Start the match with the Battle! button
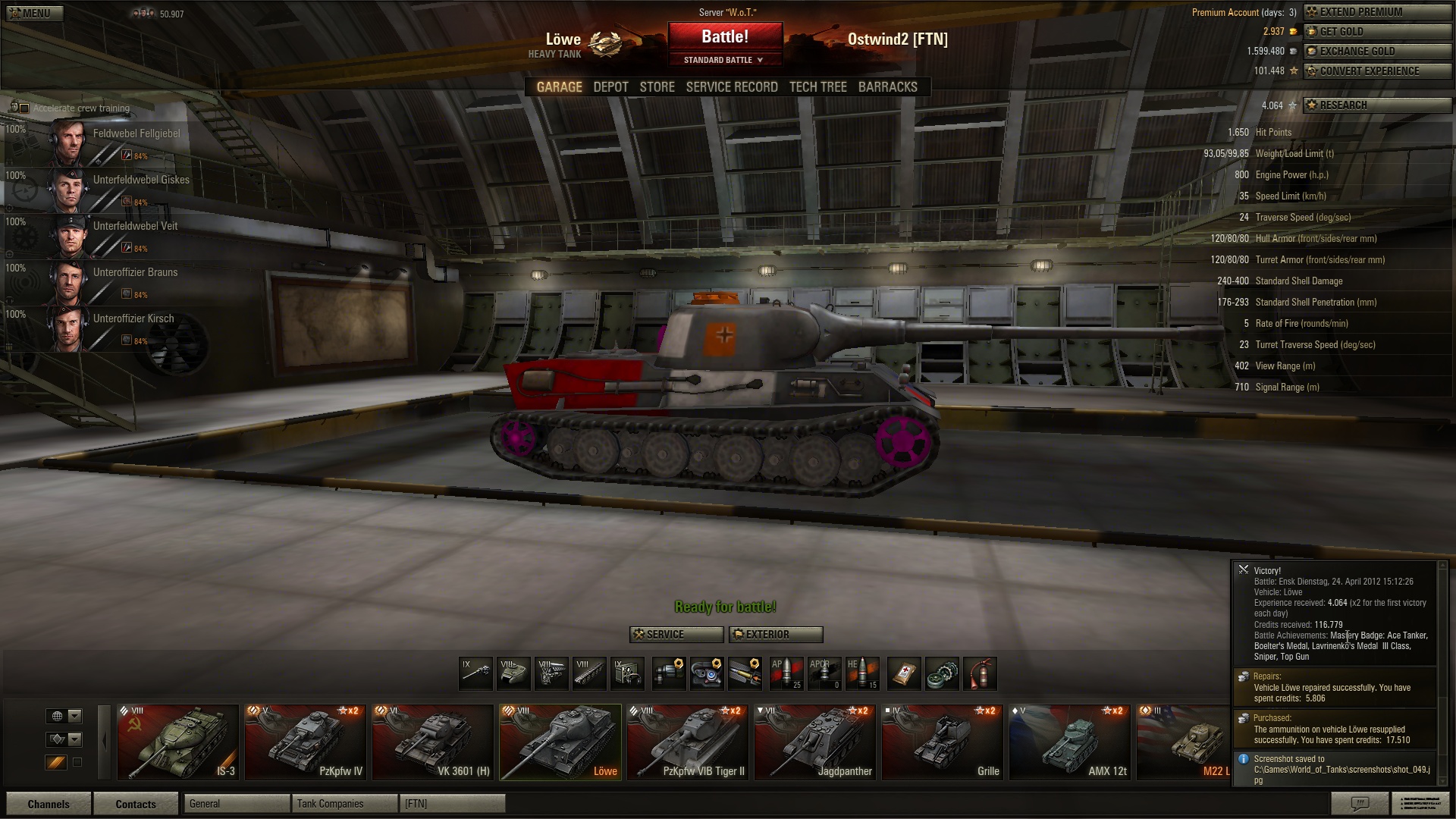Image resolution: width=1456 pixels, height=819 pixels. [724, 37]
